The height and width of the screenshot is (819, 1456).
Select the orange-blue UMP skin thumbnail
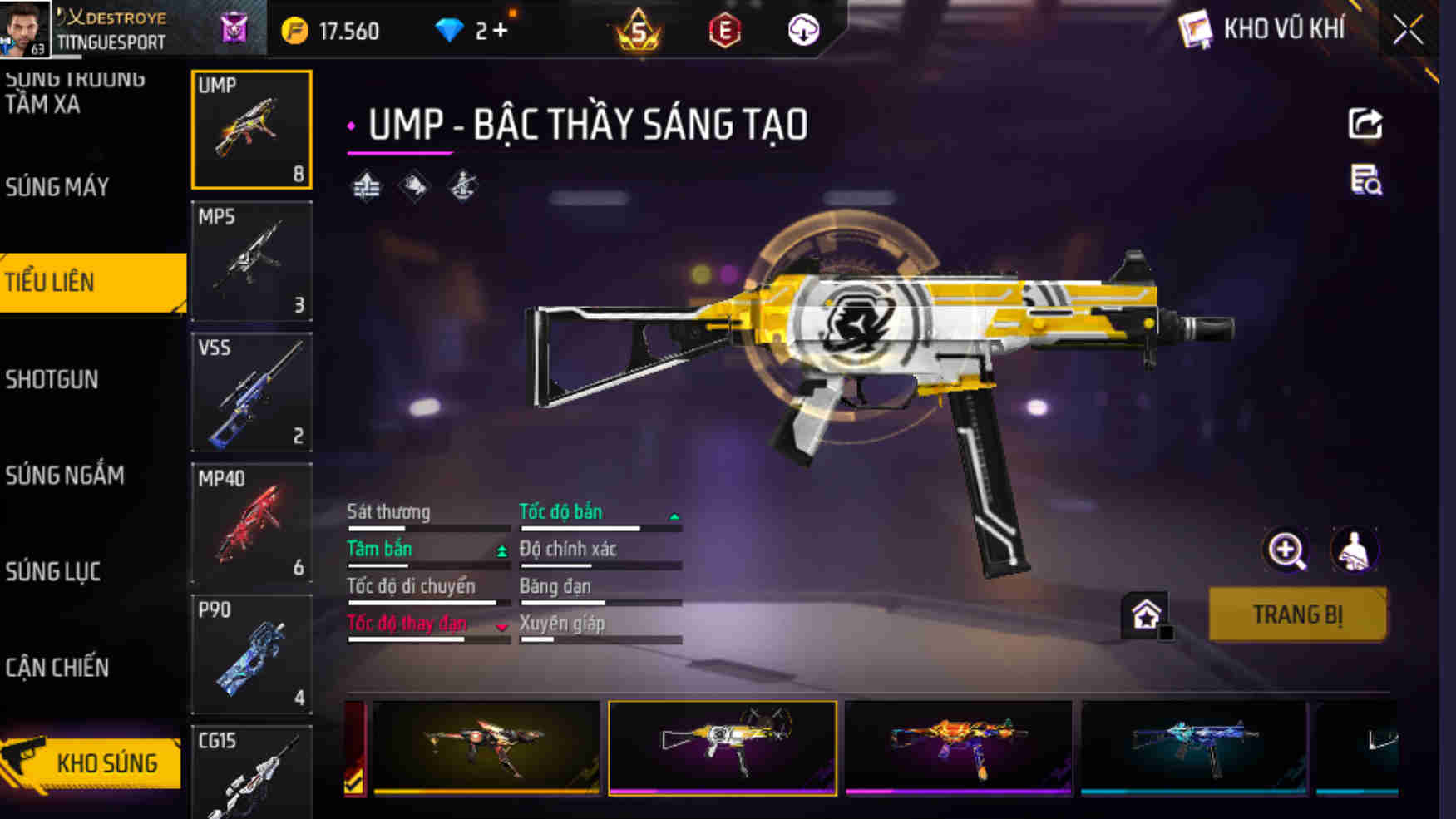pos(959,747)
